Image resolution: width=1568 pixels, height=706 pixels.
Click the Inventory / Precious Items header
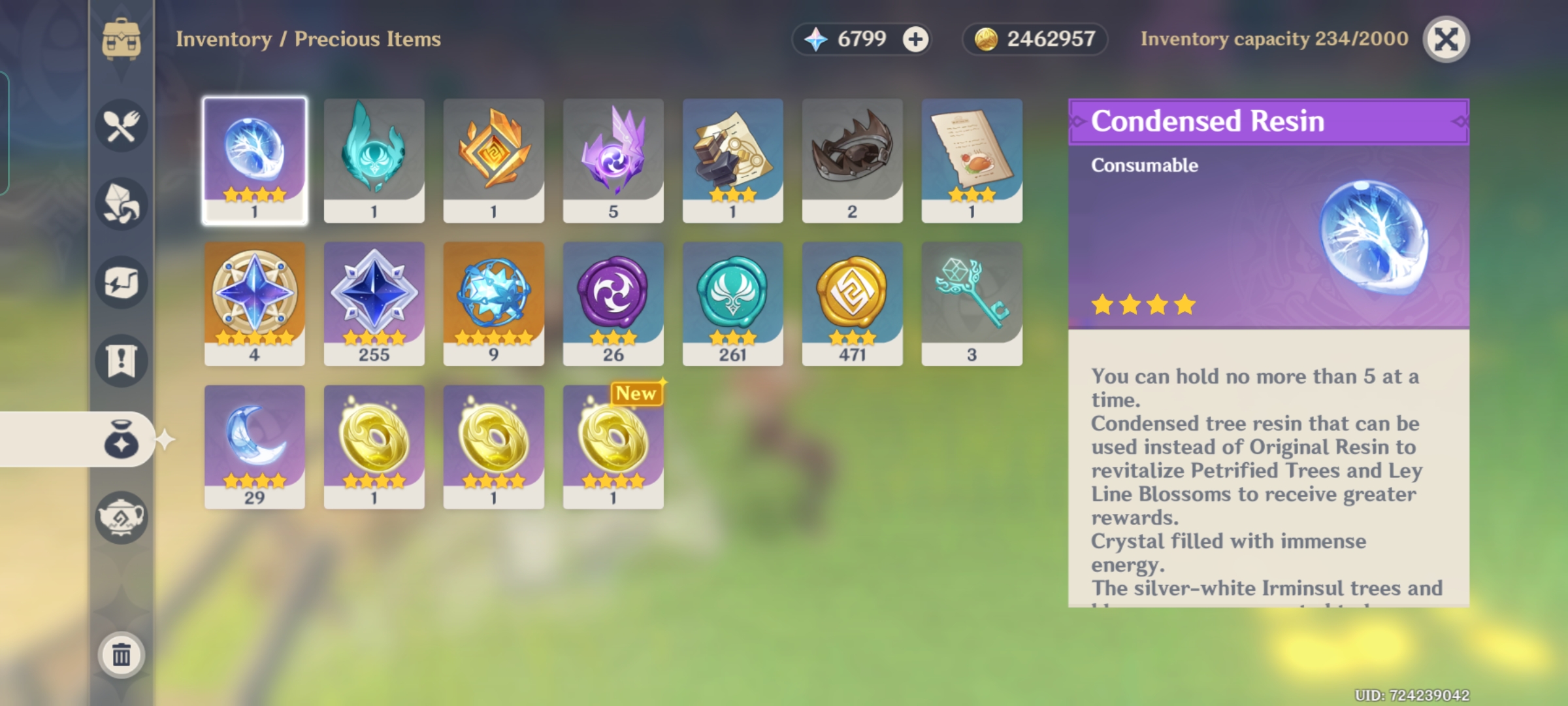[x=308, y=39]
